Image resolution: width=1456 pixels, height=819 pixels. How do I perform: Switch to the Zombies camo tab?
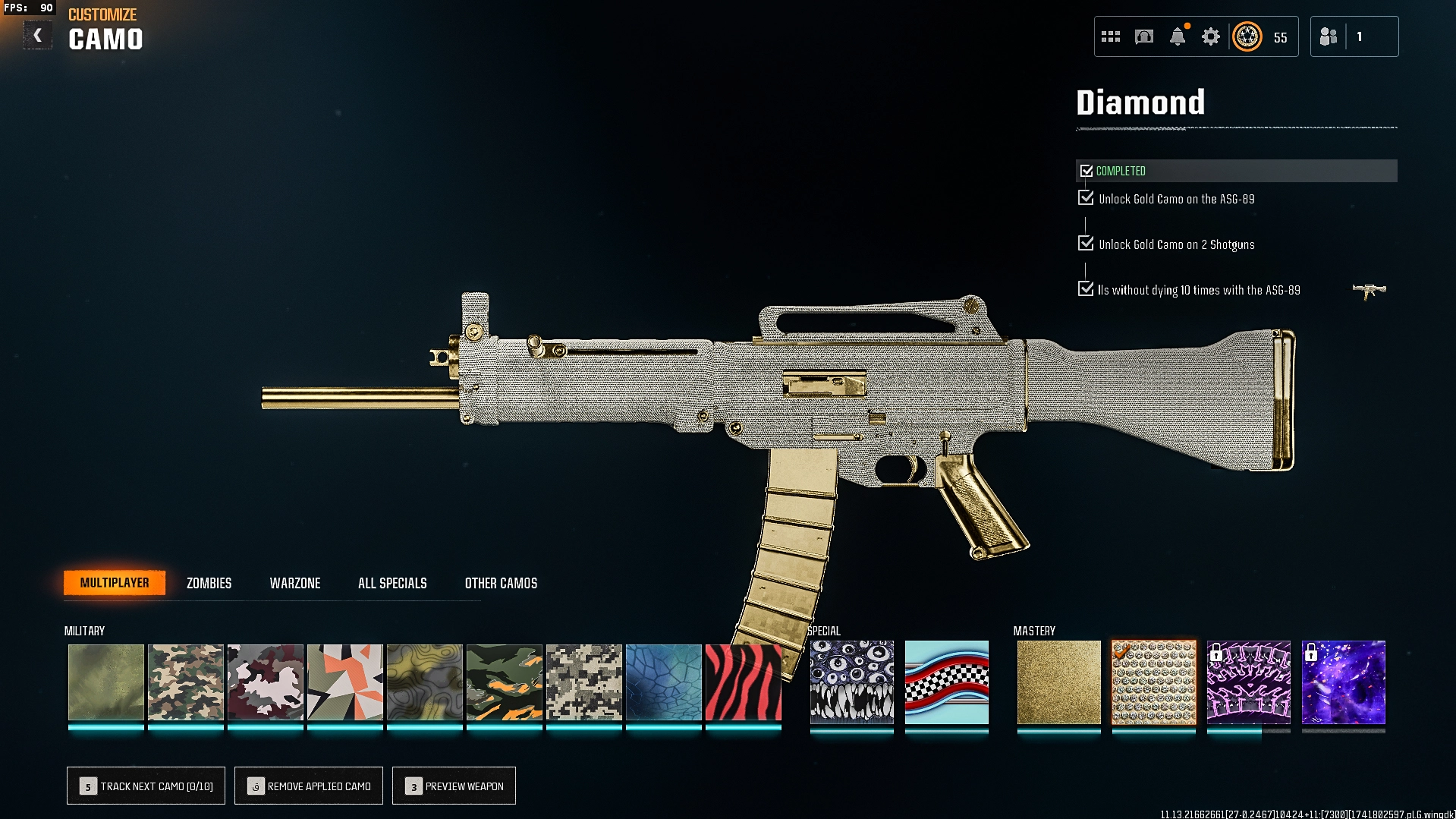209,583
